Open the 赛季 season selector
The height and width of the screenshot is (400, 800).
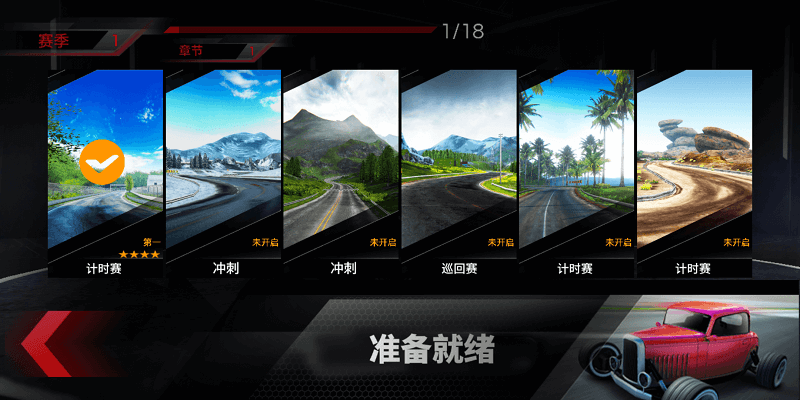75,41
